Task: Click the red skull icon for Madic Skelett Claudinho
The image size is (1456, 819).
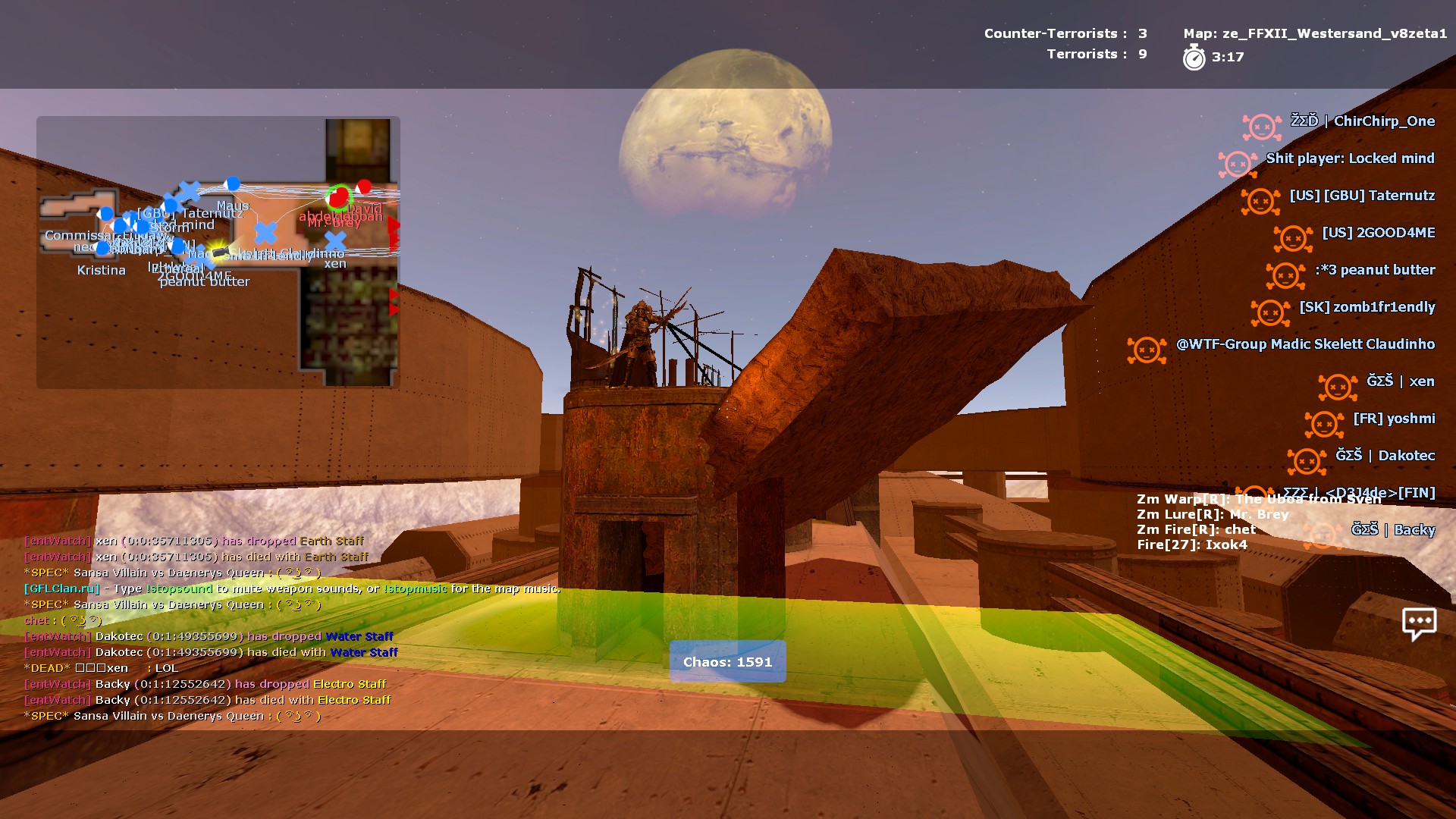Action: pyautogui.click(x=1145, y=349)
